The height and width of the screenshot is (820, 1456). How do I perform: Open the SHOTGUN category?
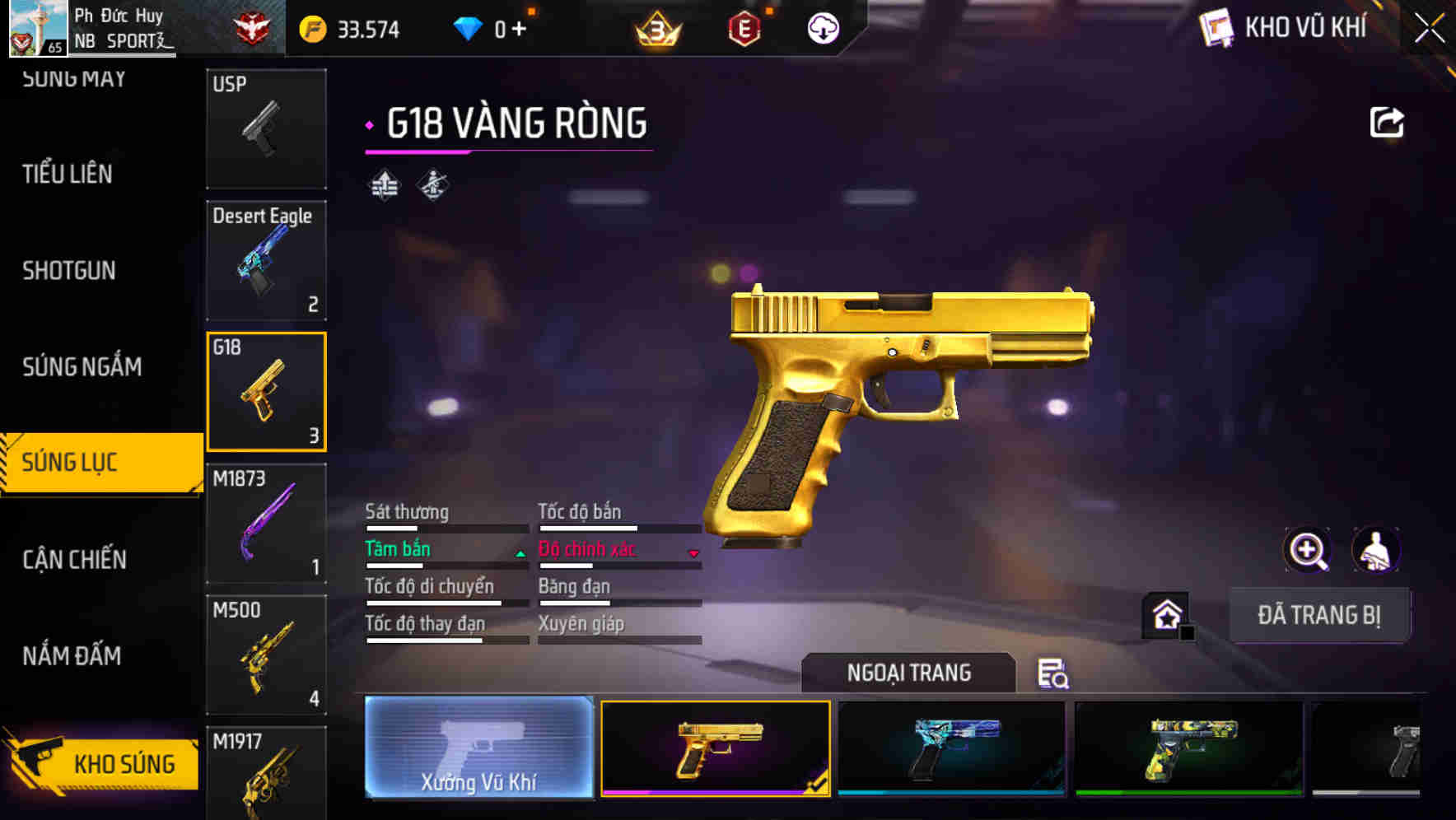click(x=68, y=270)
